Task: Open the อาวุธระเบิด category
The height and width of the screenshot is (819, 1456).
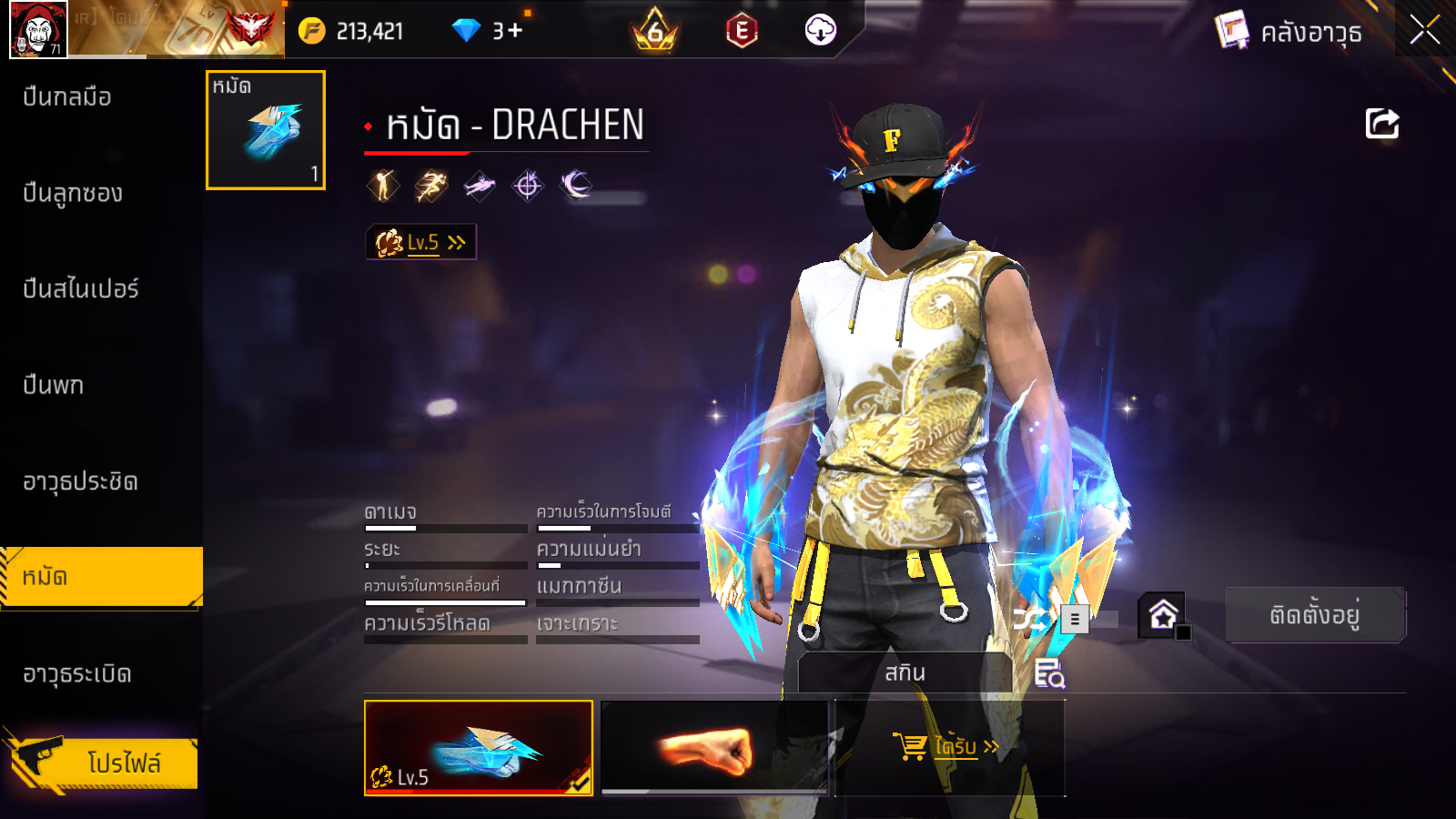Action: pos(77,674)
